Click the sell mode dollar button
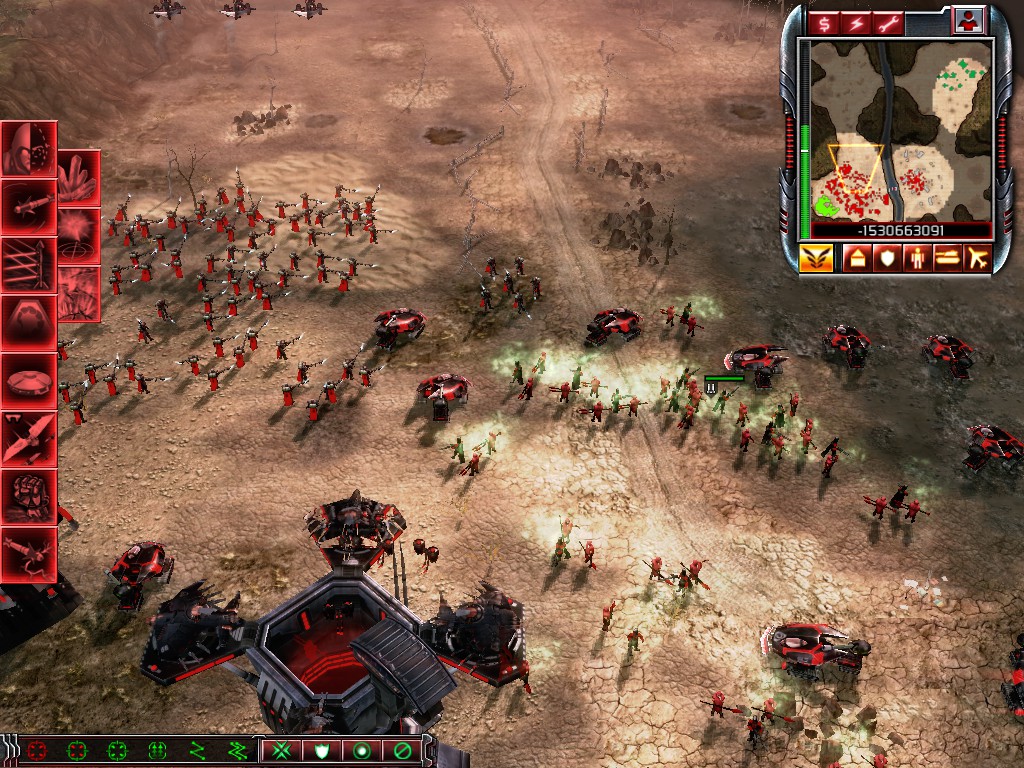1024x768 pixels. [x=825, y=22]
